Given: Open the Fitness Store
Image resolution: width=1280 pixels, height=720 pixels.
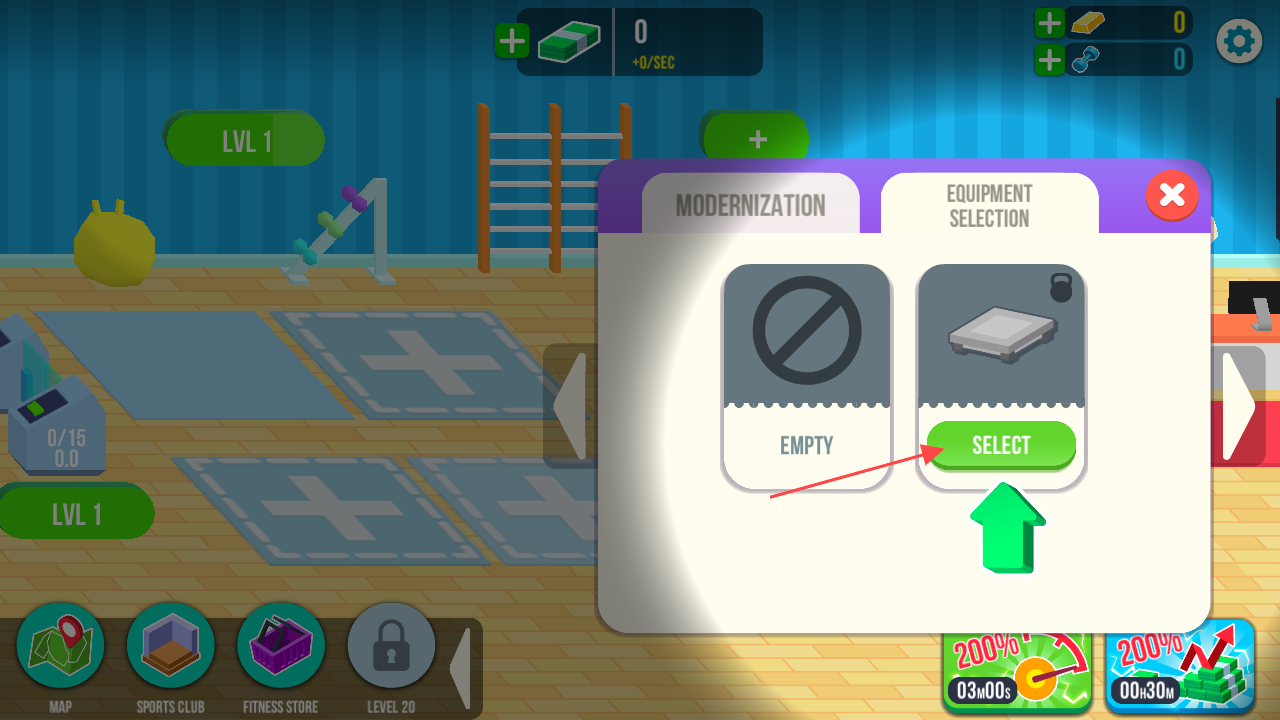Looking at the screenshot, I should pos(281,647).
